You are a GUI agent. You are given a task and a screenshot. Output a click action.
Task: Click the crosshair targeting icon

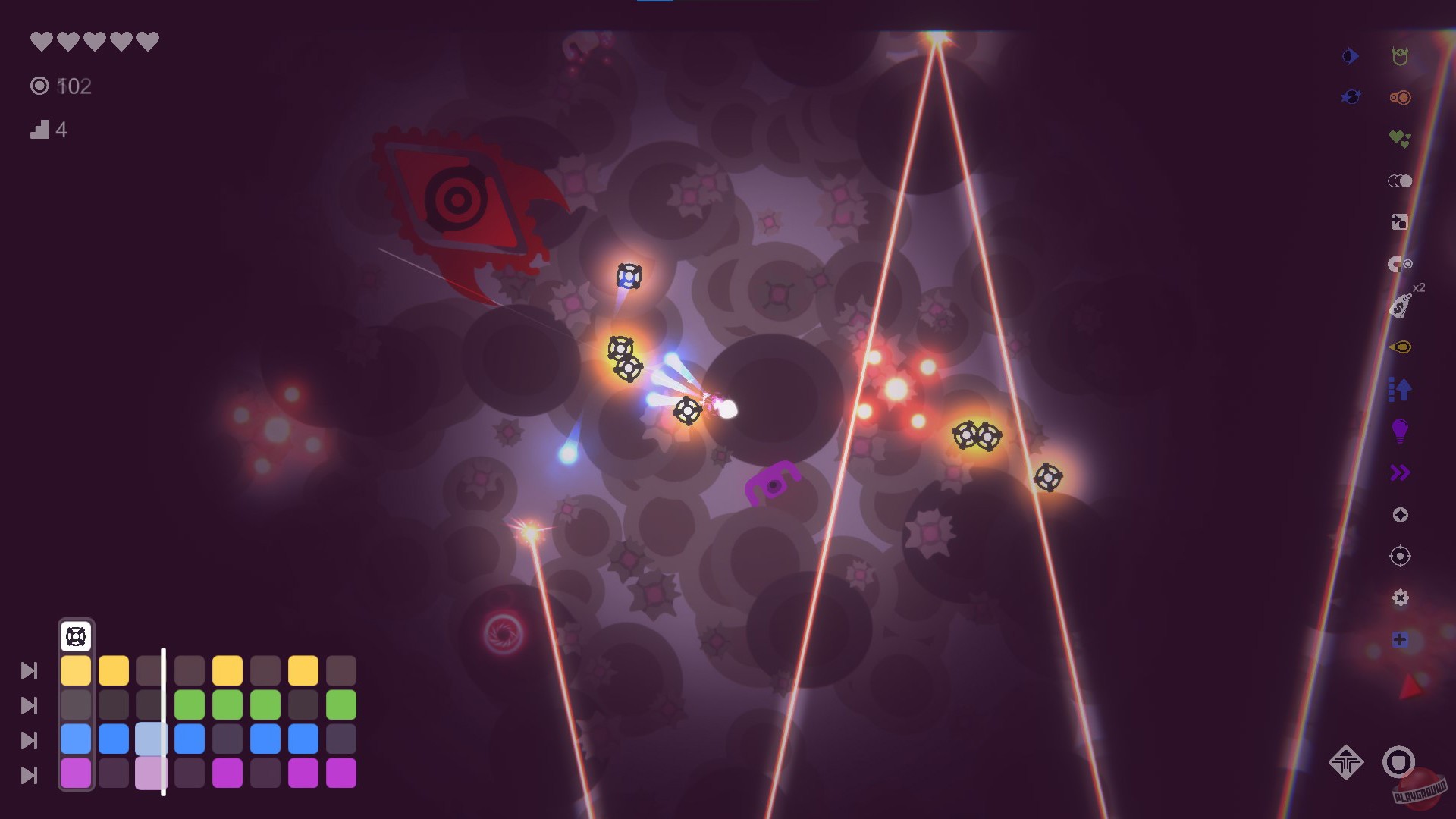pos(1399,556)
